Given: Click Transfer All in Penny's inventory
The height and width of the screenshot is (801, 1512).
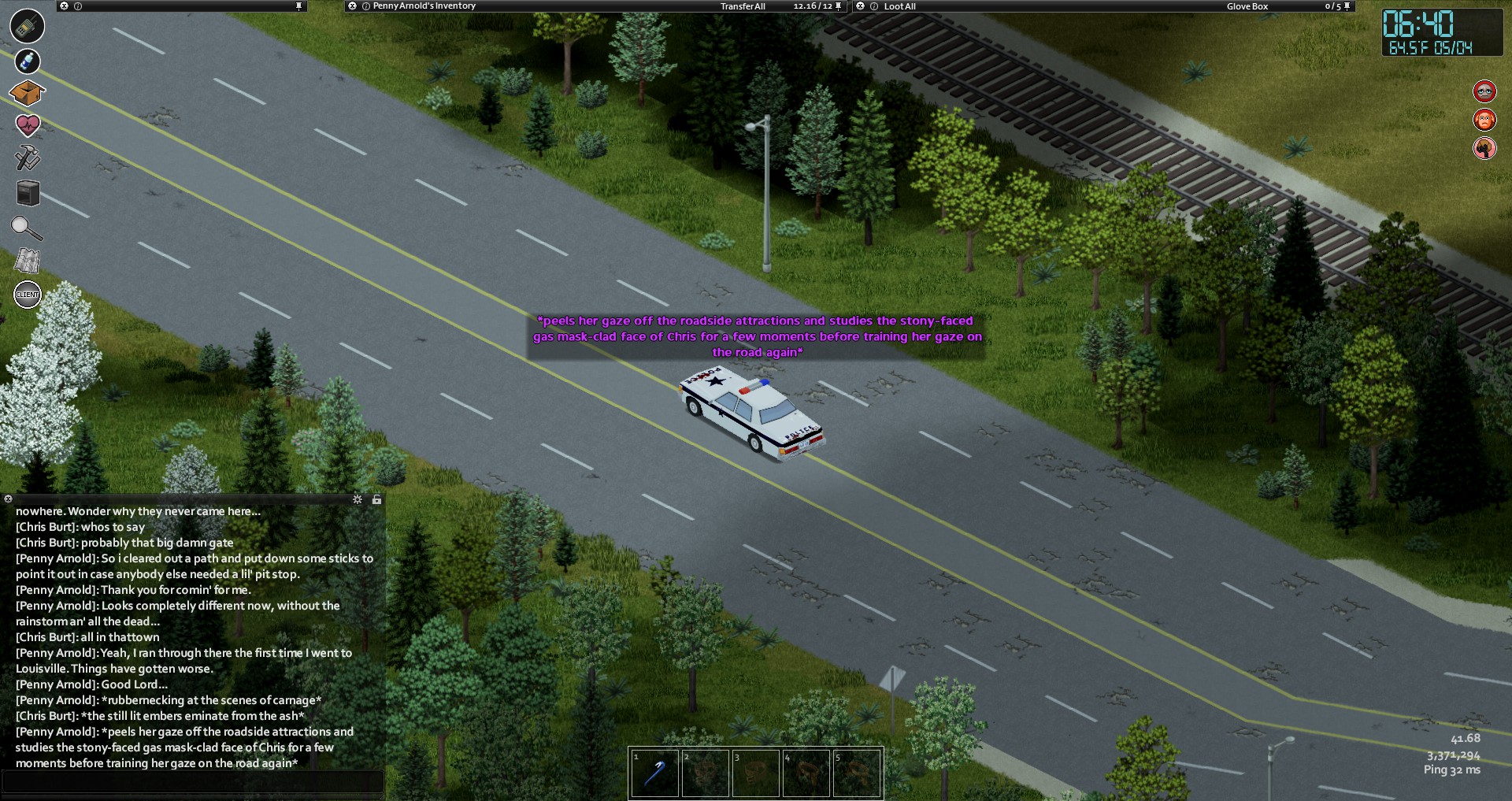Looking at the screenshot, I should click(743, 6).
